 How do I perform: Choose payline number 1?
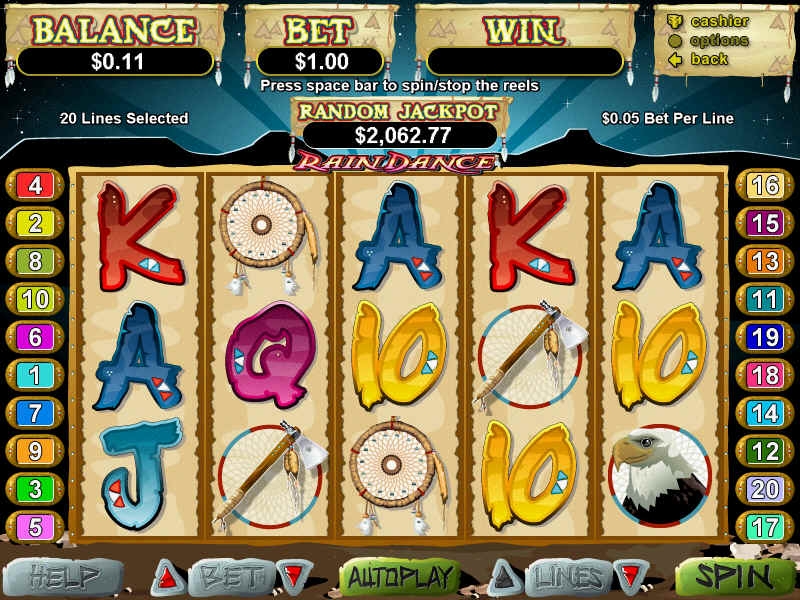(35, 375)
